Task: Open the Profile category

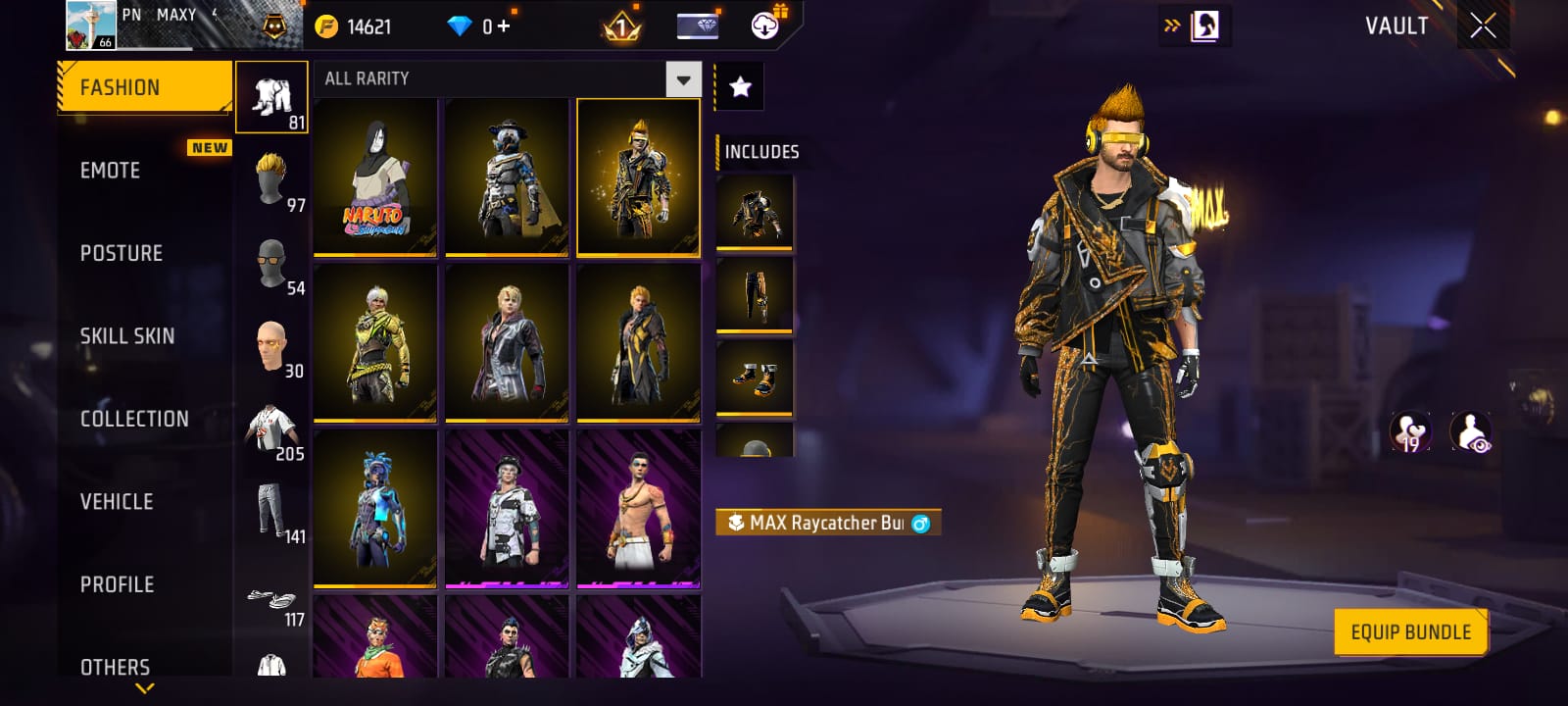Action: pos(118,584)
